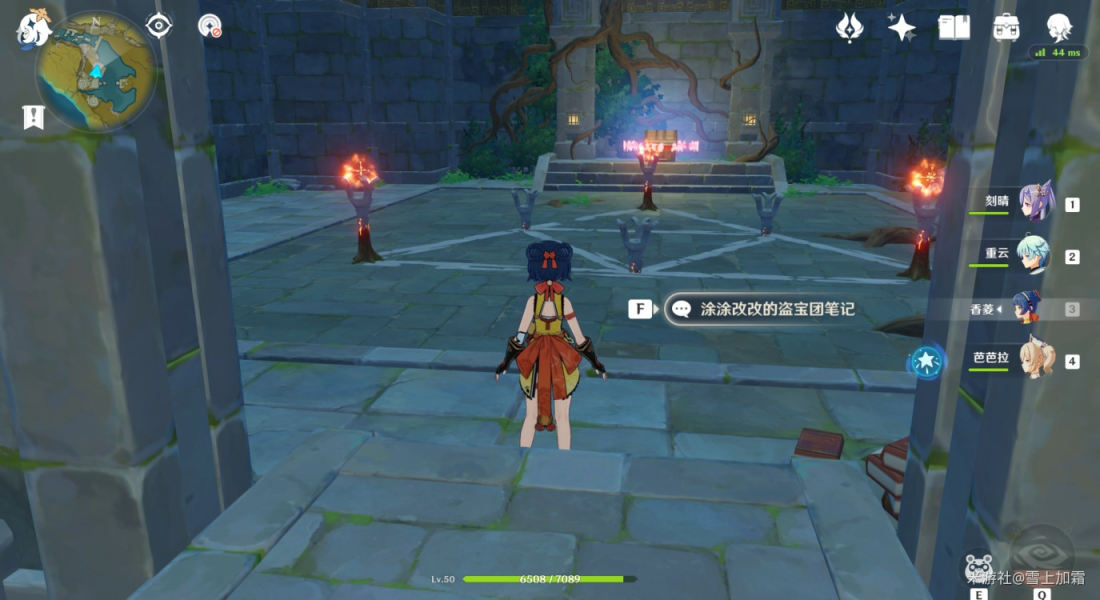Viewport: 1100px width, 600px height.
Task: Switch to party member 重云
Action: click(1034, 254)
